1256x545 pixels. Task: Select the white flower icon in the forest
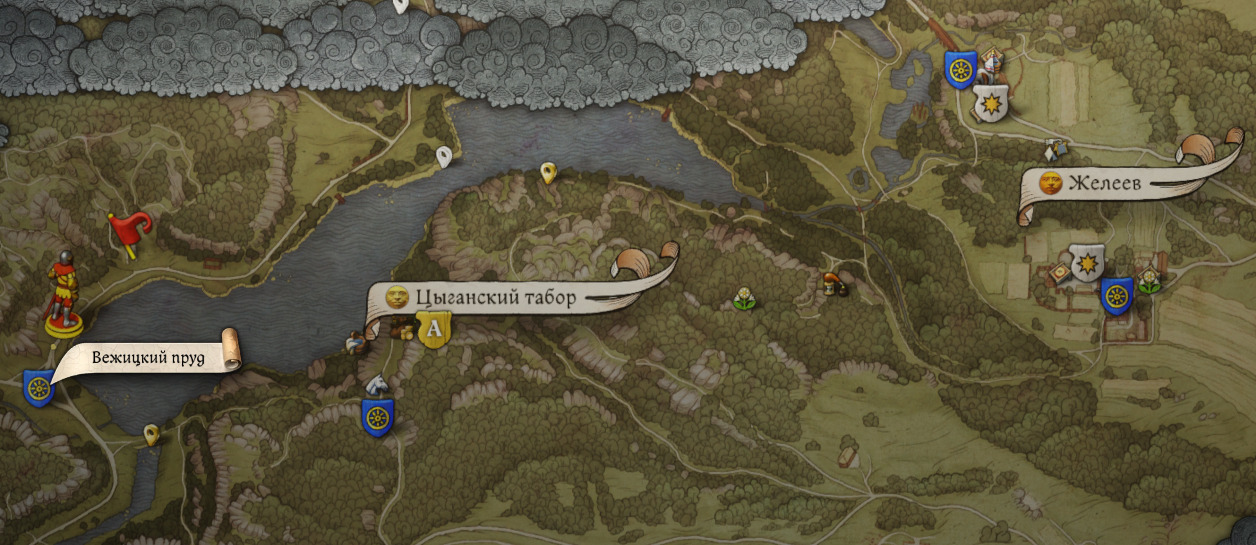point(743,298)
